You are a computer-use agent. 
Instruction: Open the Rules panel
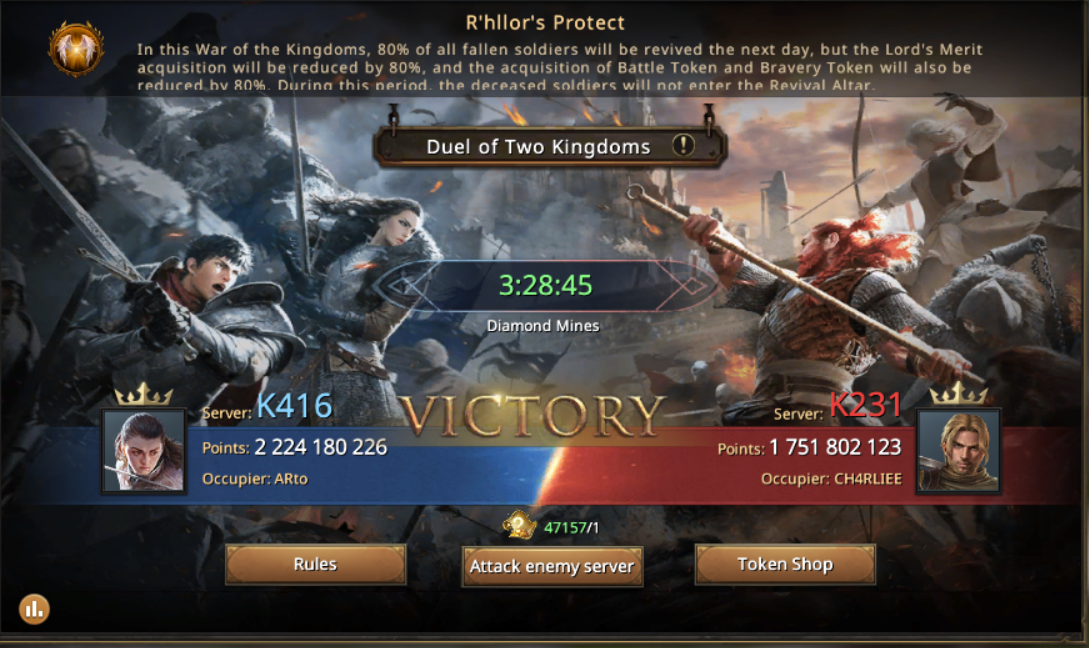[x=315, y=564]
